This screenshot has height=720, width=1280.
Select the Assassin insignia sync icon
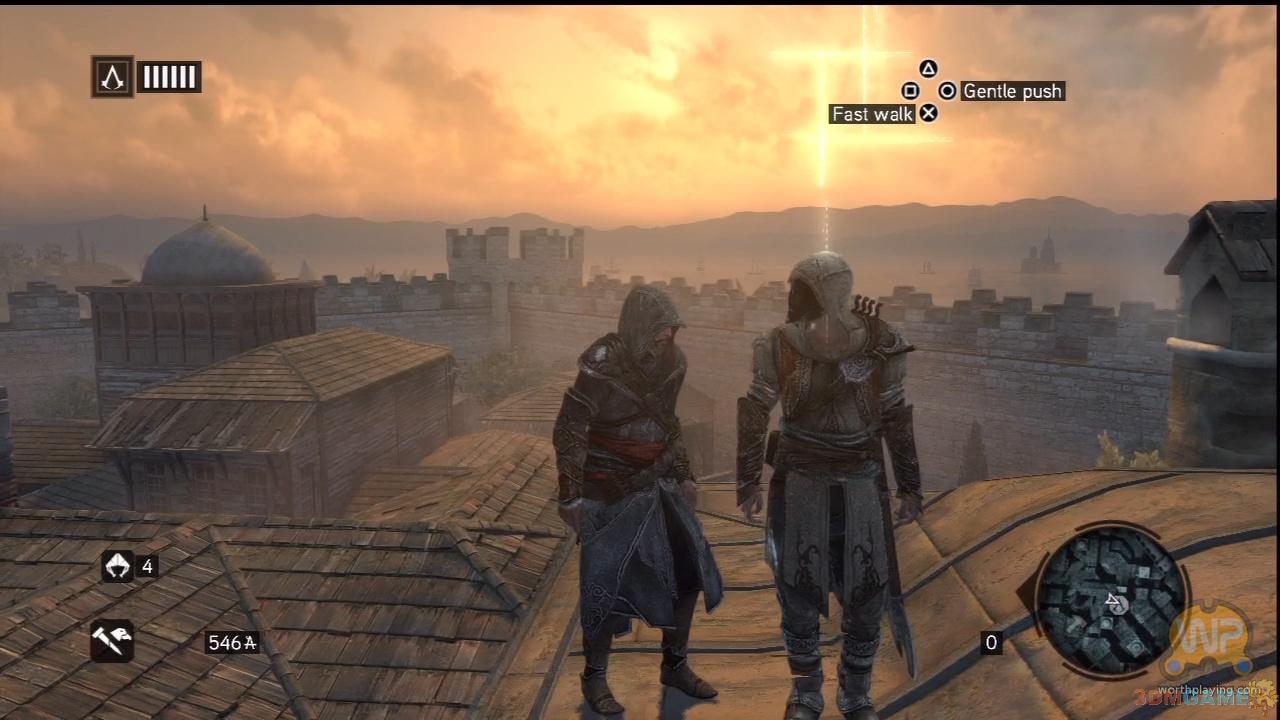(x=112, y=77)
